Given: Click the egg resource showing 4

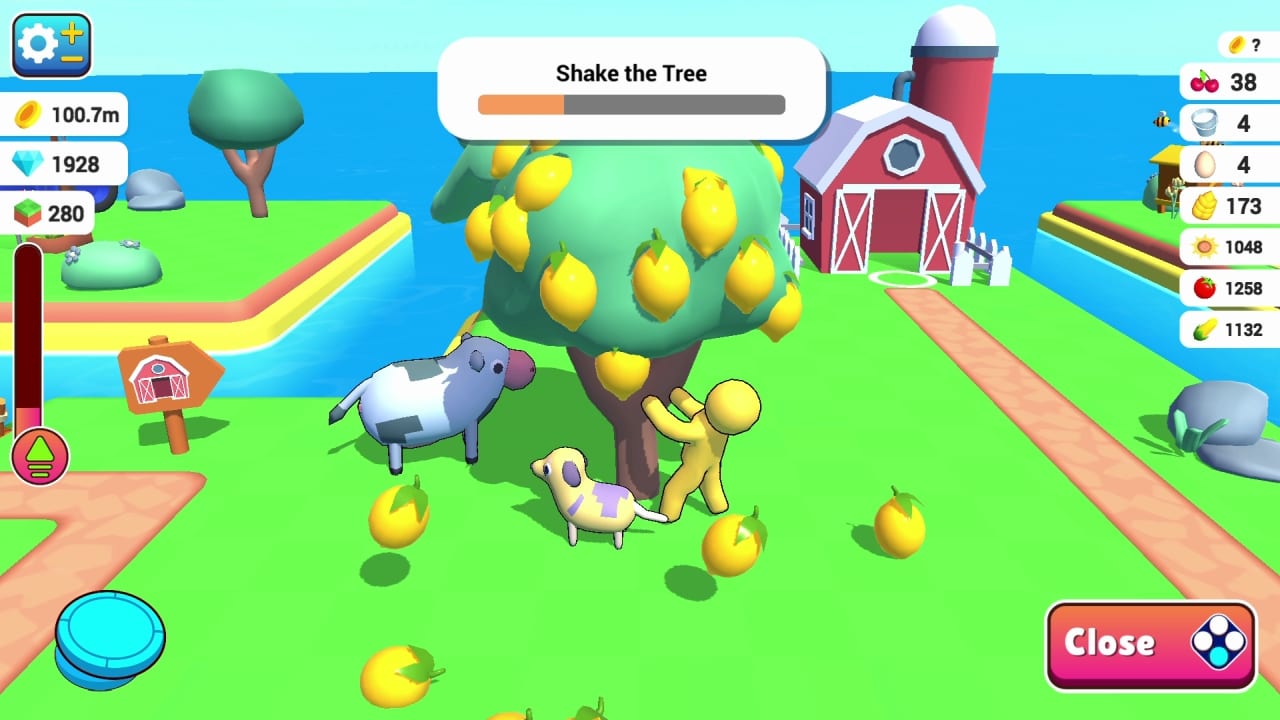Looking at the screenshot, I should click(x=1229, y=165).
